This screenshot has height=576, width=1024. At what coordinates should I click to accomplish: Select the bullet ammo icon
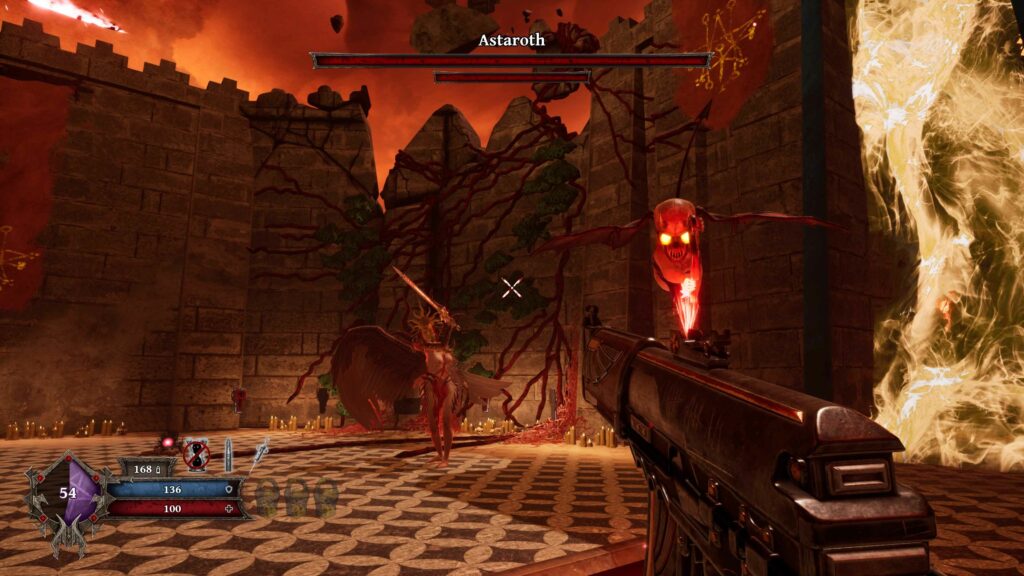click(228, 454)
